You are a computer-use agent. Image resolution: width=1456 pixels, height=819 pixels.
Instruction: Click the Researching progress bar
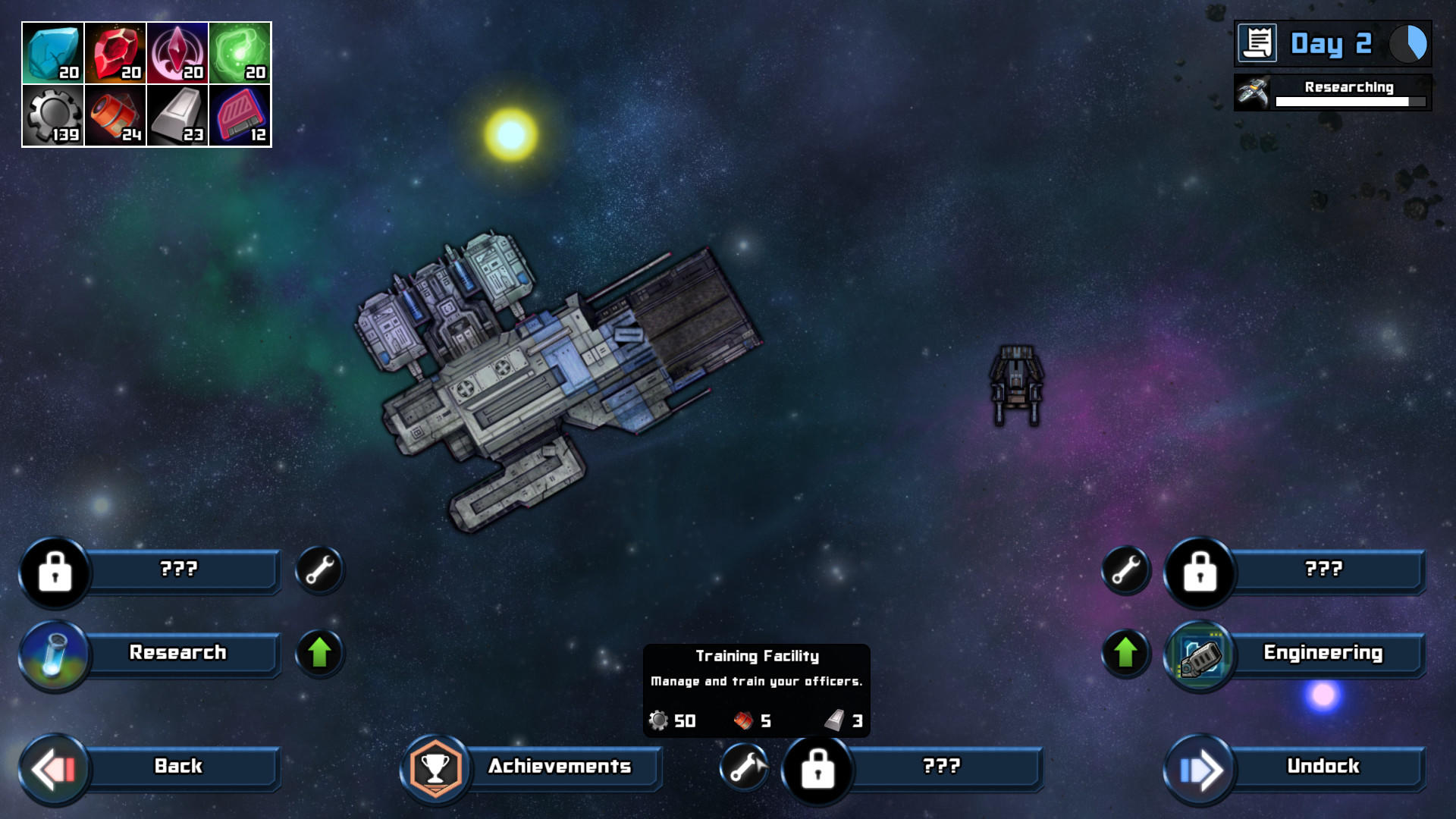click(x=1350, y=101)
